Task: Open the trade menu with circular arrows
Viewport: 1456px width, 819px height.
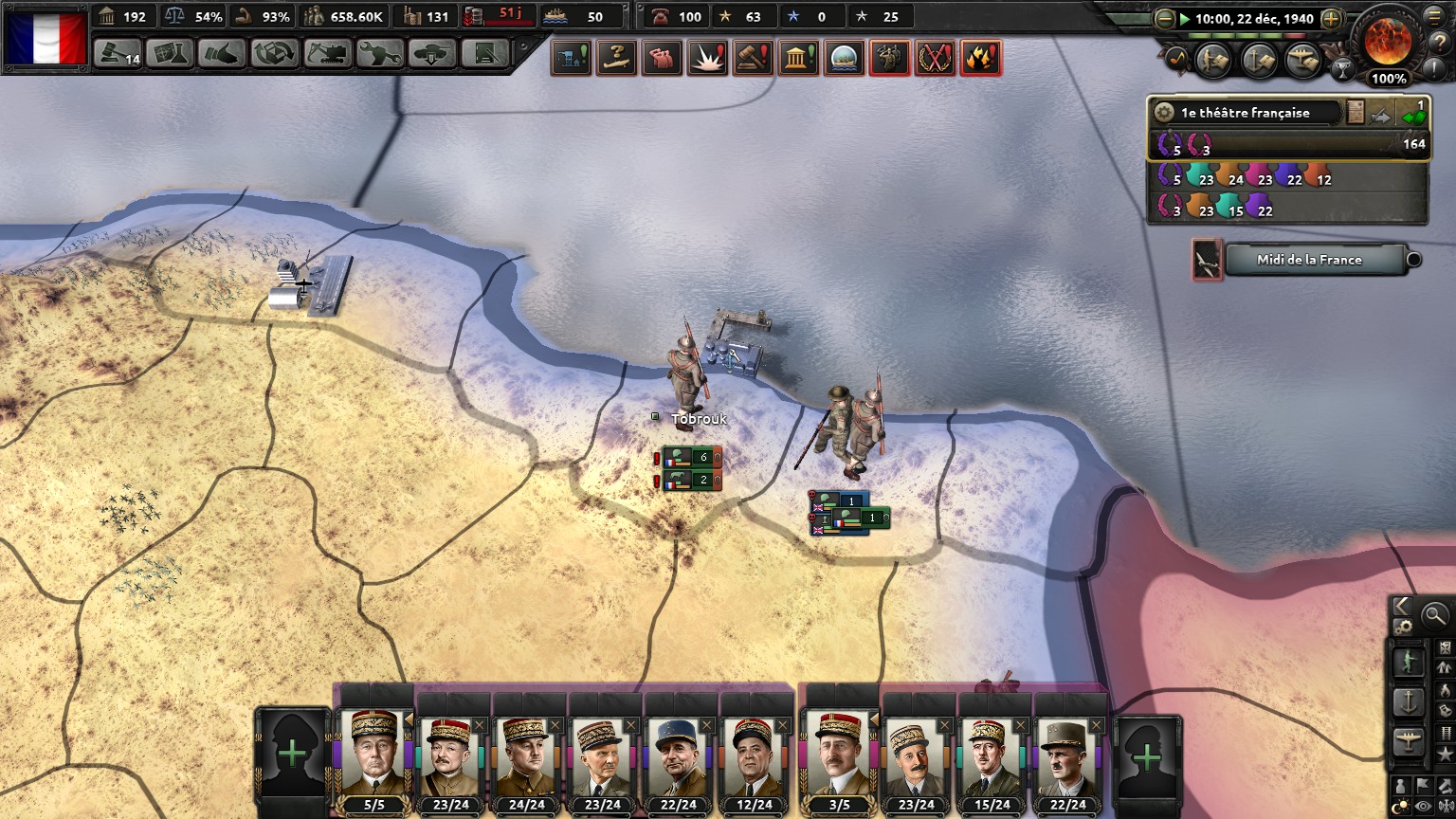Action: click(274, 54)
